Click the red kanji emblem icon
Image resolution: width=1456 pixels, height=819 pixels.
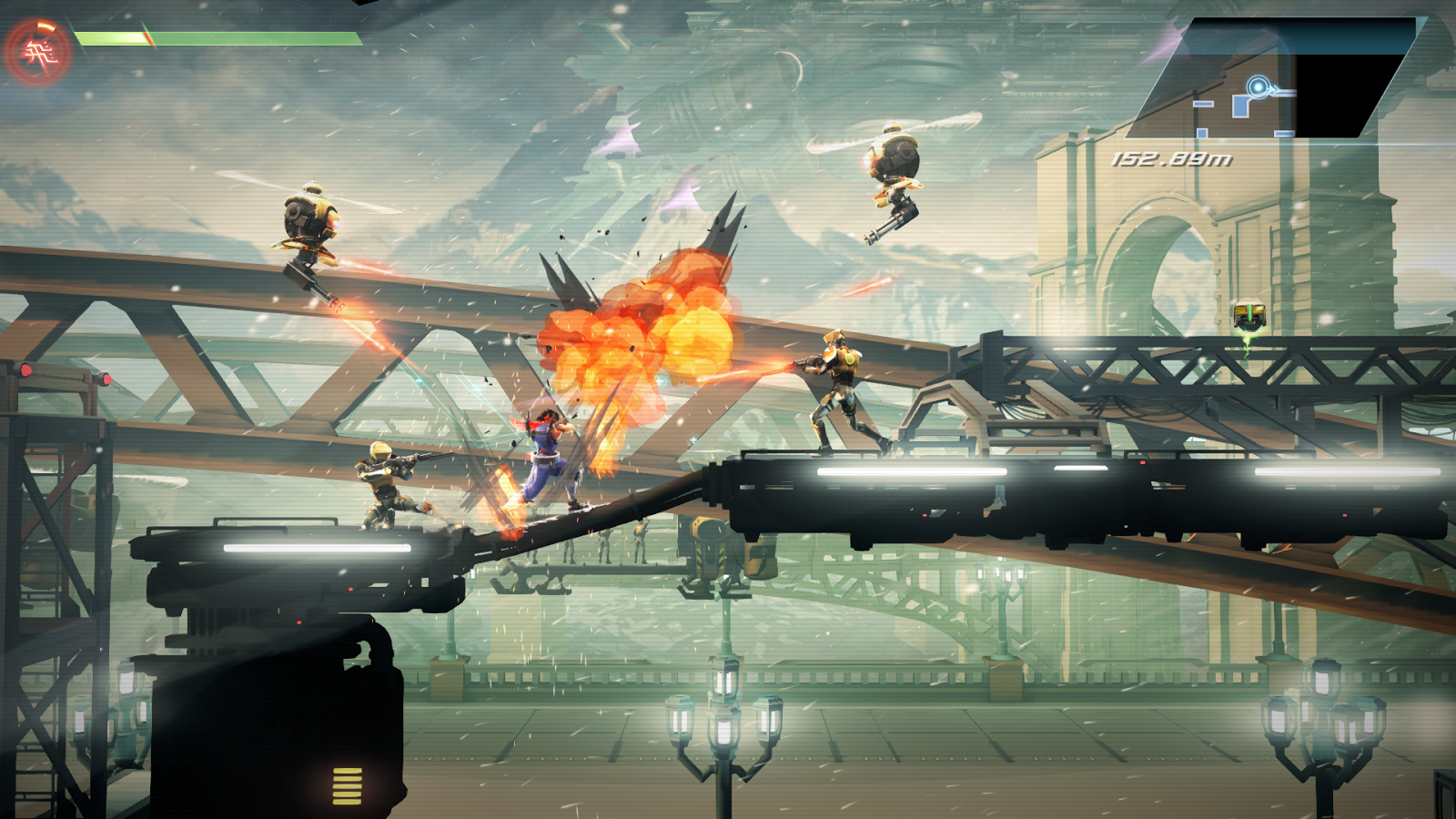coord(37,53)
